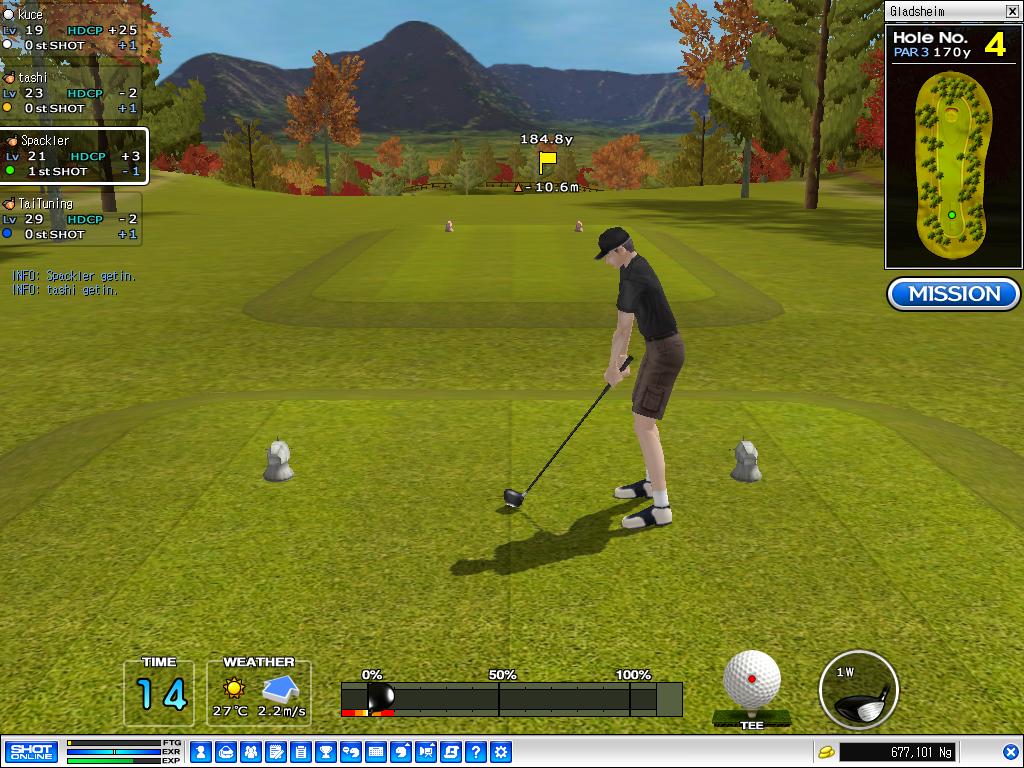This screenshot has width=1024, height=768.
Task: Select player kuce in the scoreboard
Action: (70, 30)
